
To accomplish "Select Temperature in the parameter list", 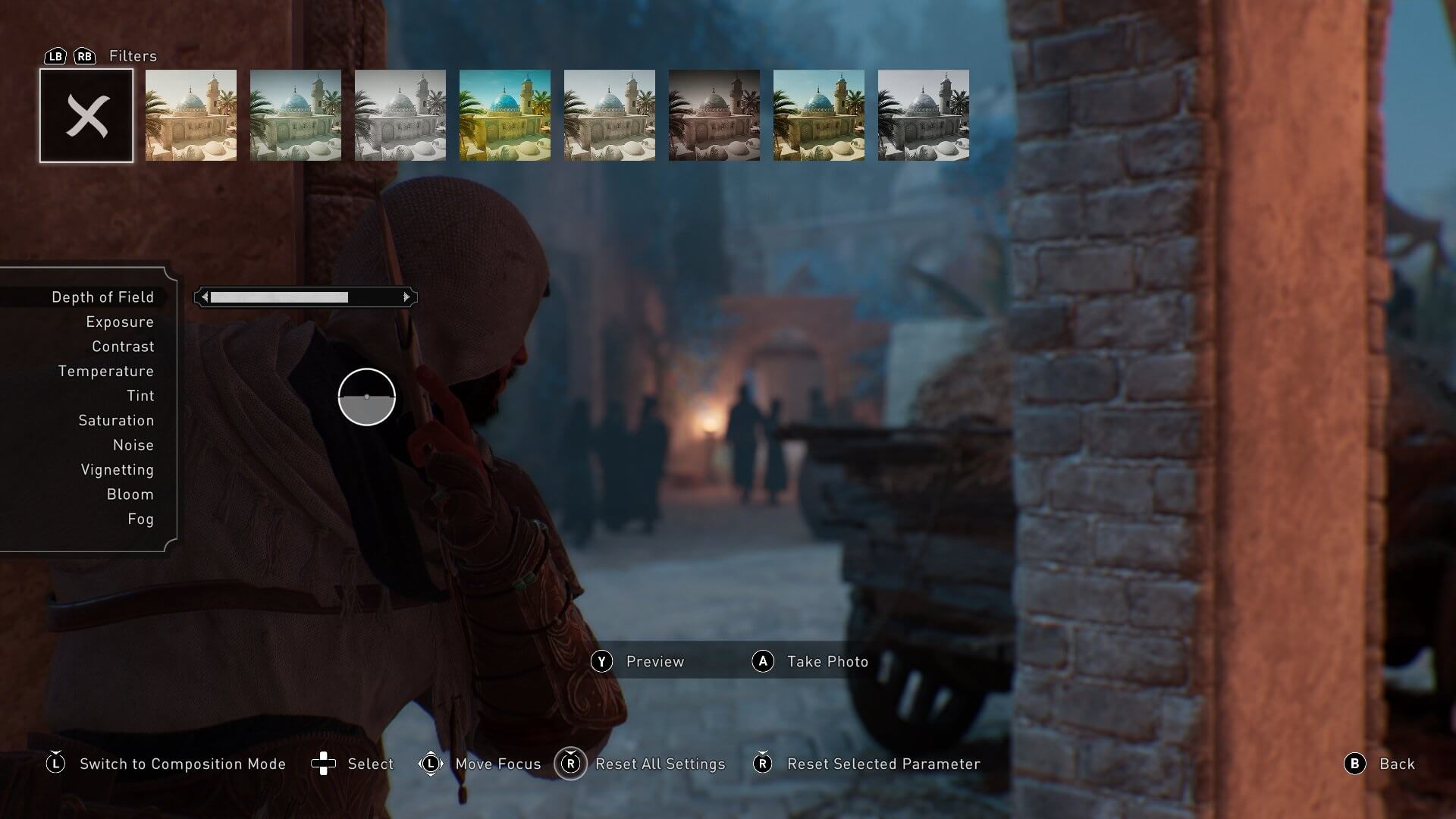I will coord(105,372).
